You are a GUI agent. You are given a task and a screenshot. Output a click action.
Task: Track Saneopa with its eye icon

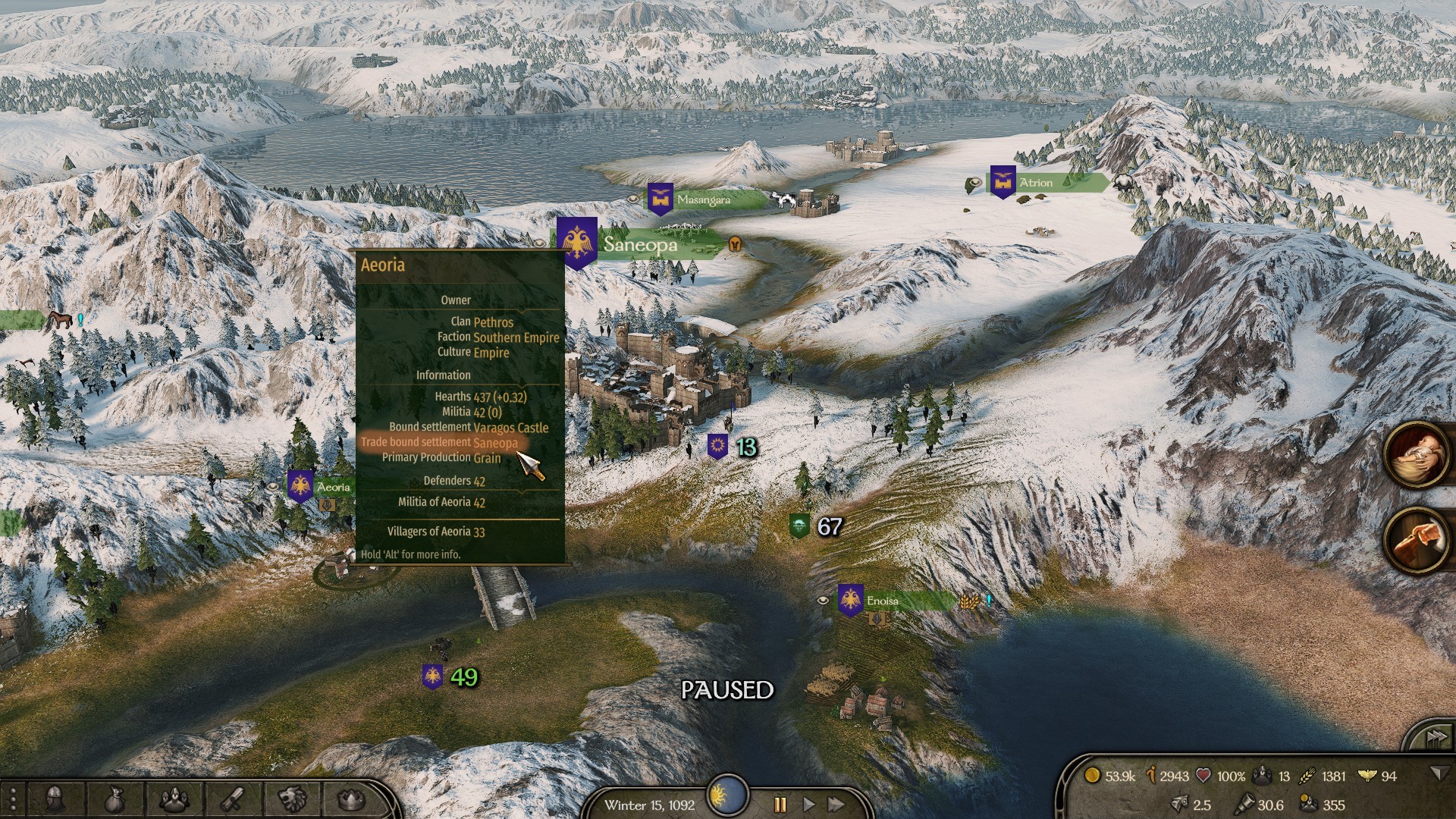539,244
